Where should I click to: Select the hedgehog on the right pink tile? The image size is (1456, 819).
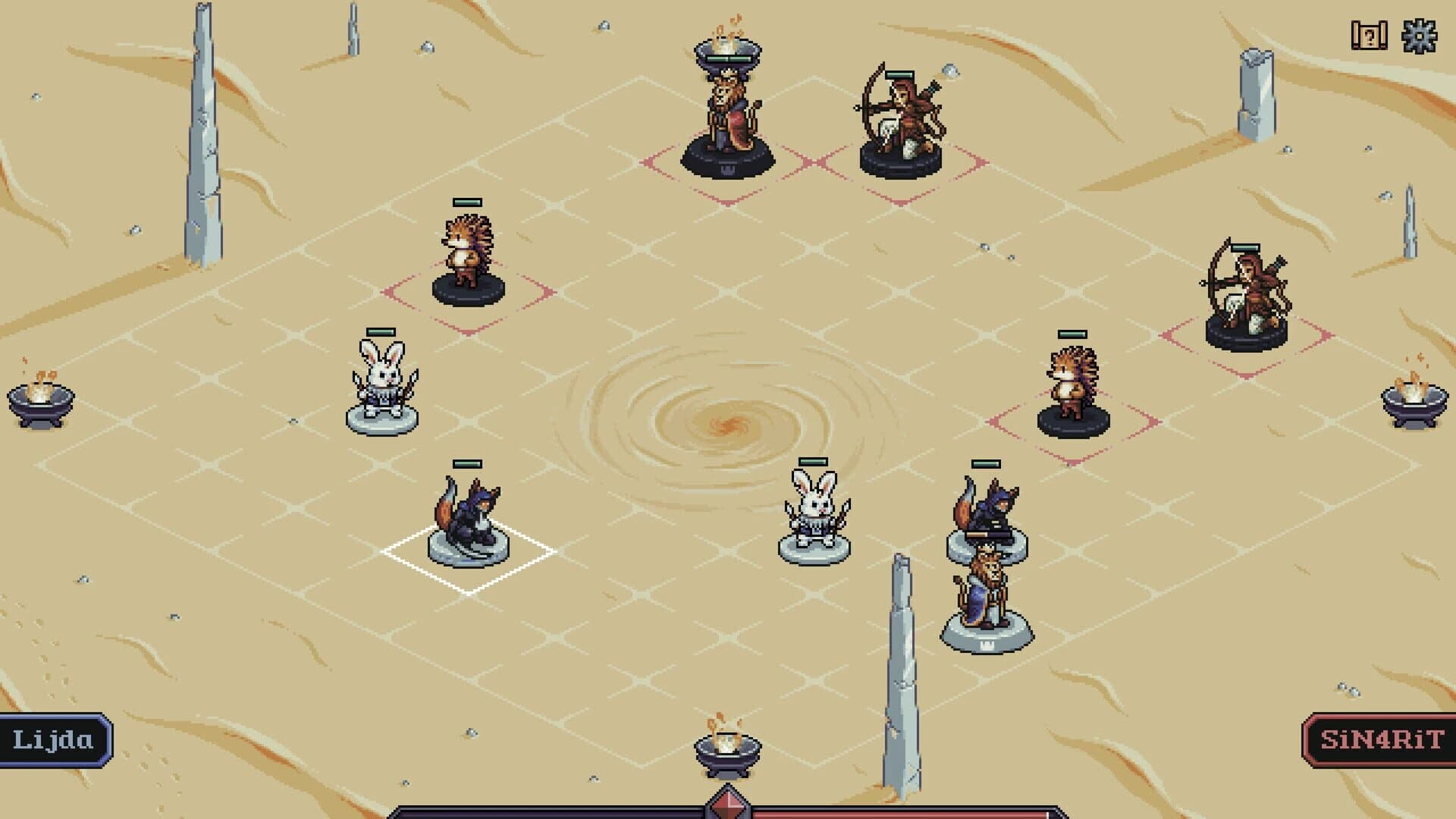tap(1073, 379)
